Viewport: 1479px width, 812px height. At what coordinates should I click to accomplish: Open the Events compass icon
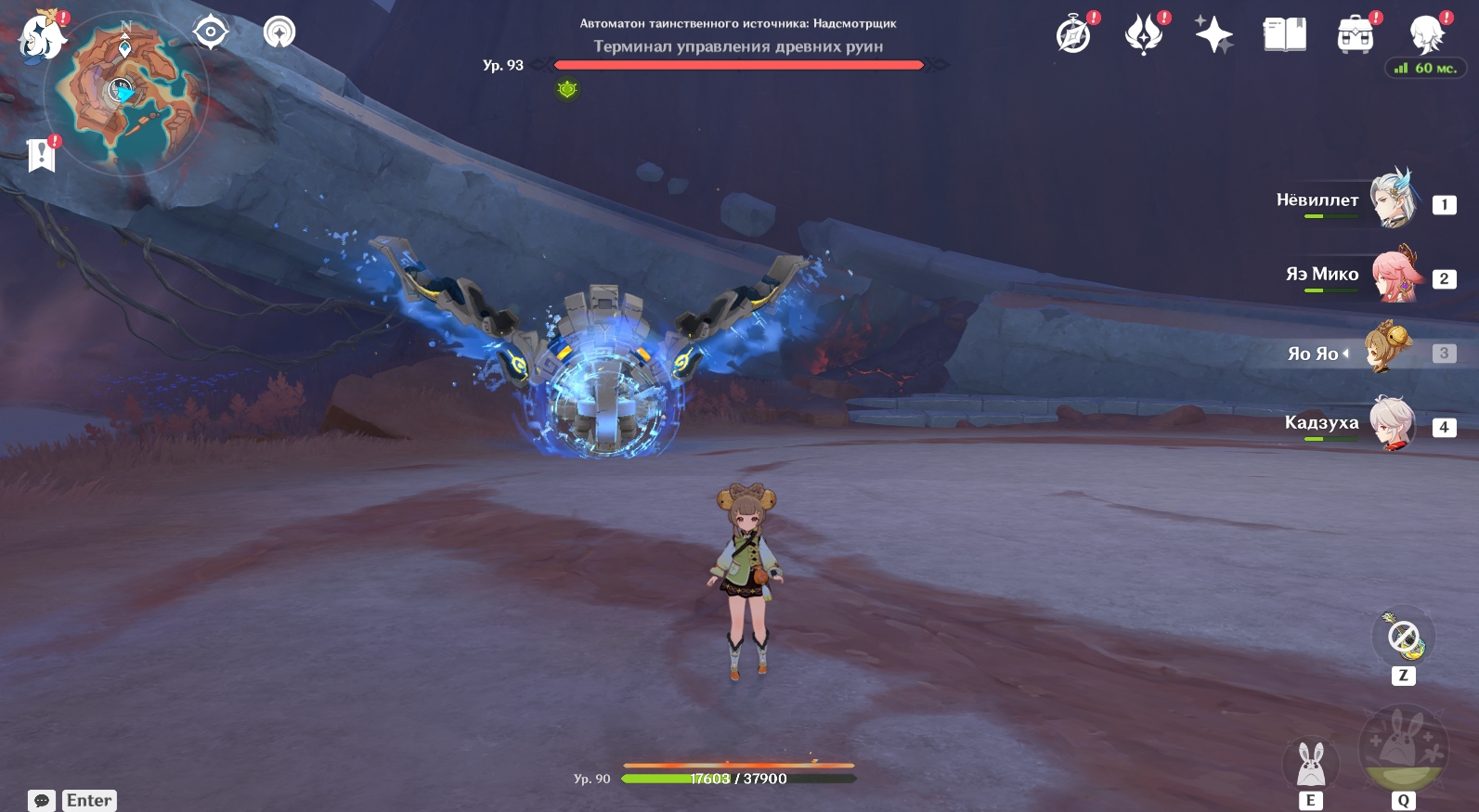click(1074, 35)
